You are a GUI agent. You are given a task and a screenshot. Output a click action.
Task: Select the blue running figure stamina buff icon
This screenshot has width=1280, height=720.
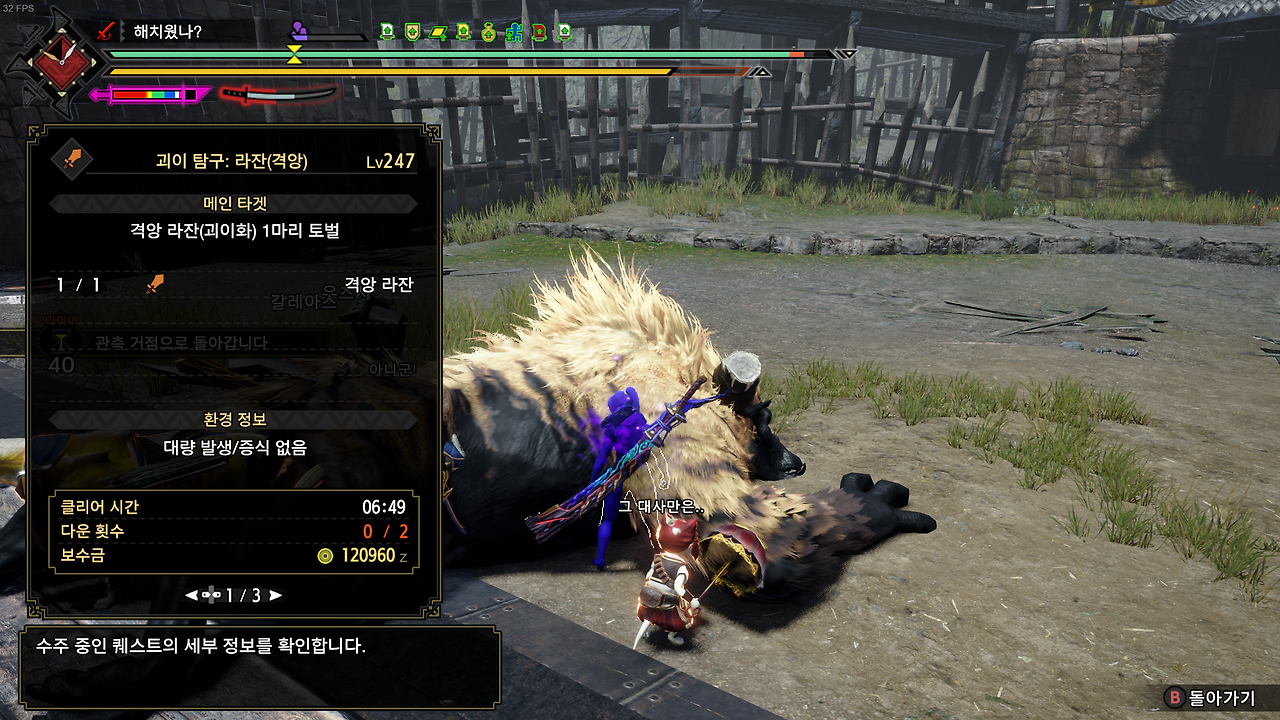pos(515,32)
